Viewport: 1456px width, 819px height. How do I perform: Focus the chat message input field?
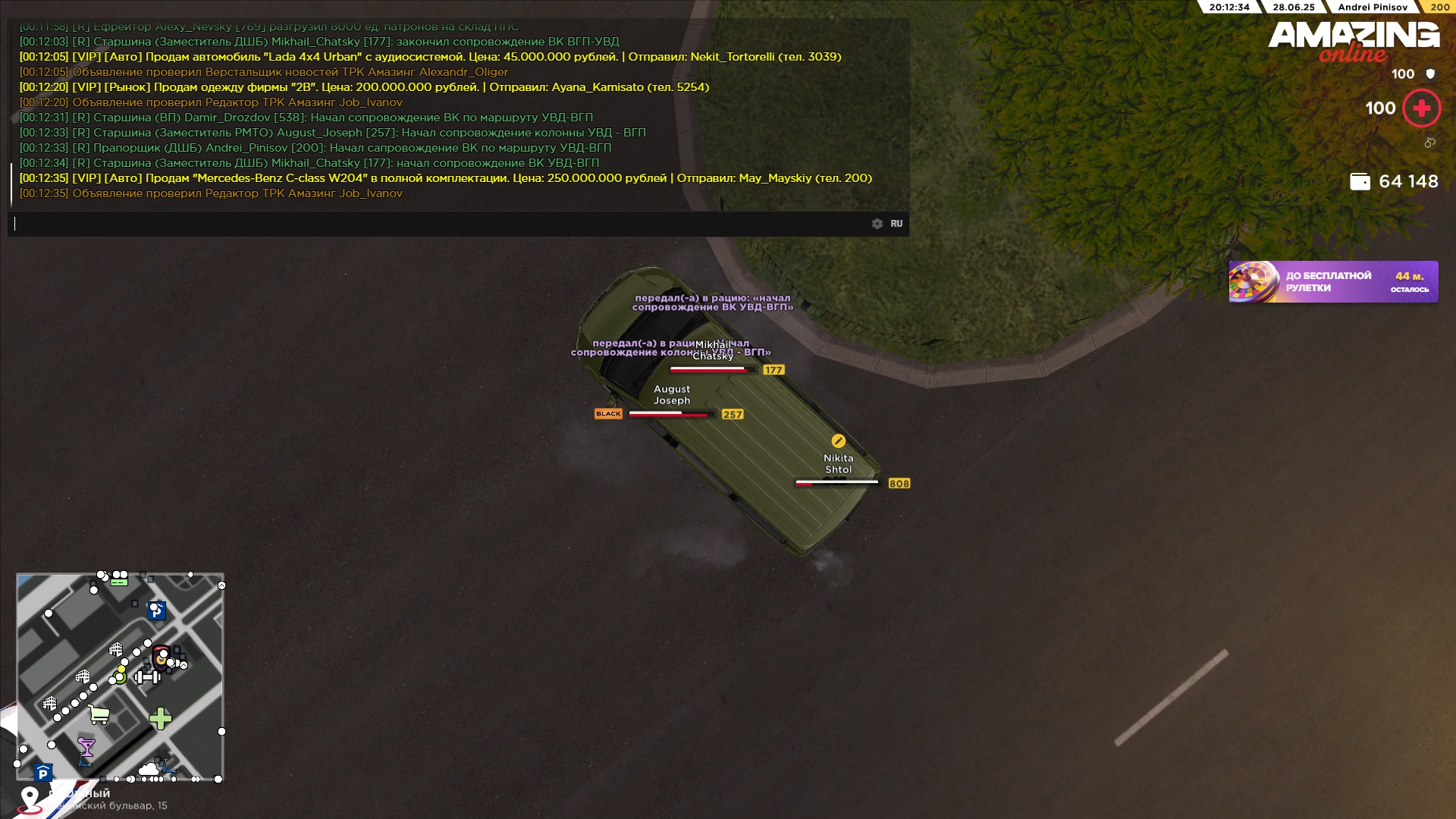[x=440, y=224]
